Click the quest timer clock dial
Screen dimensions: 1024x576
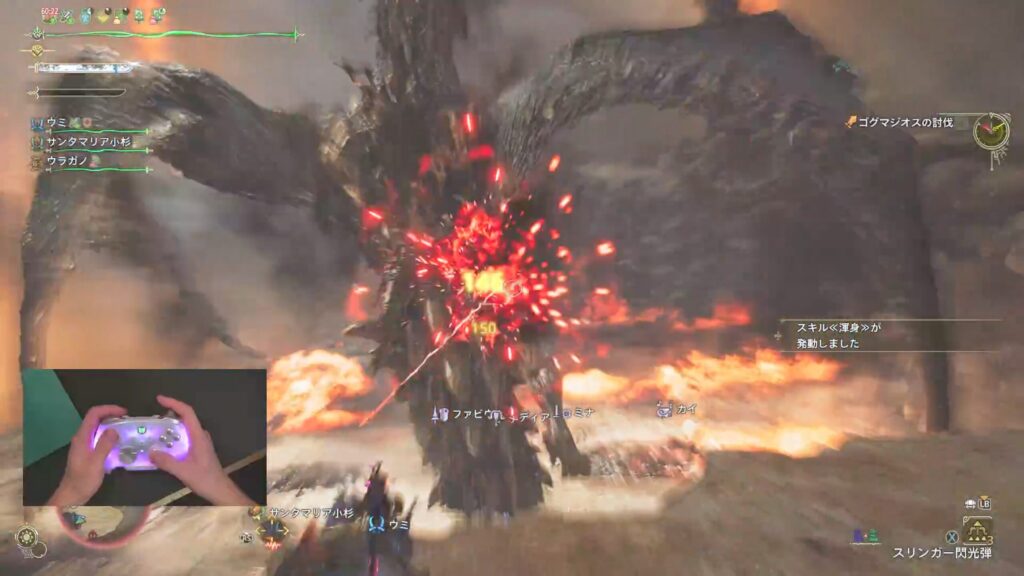coord(991,131)
